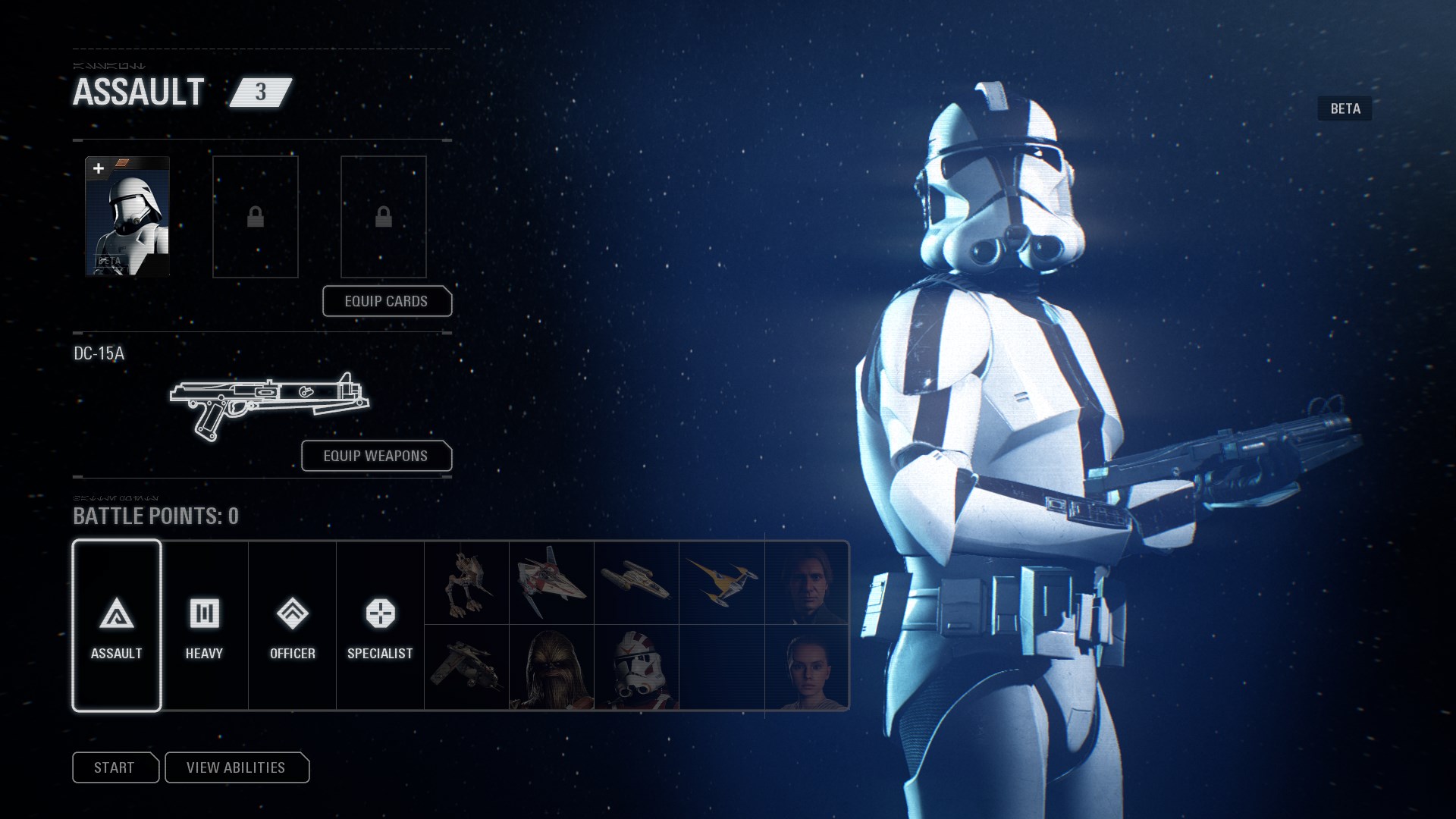
Task: Click the second locked card slot
Action: pos(255,217)
